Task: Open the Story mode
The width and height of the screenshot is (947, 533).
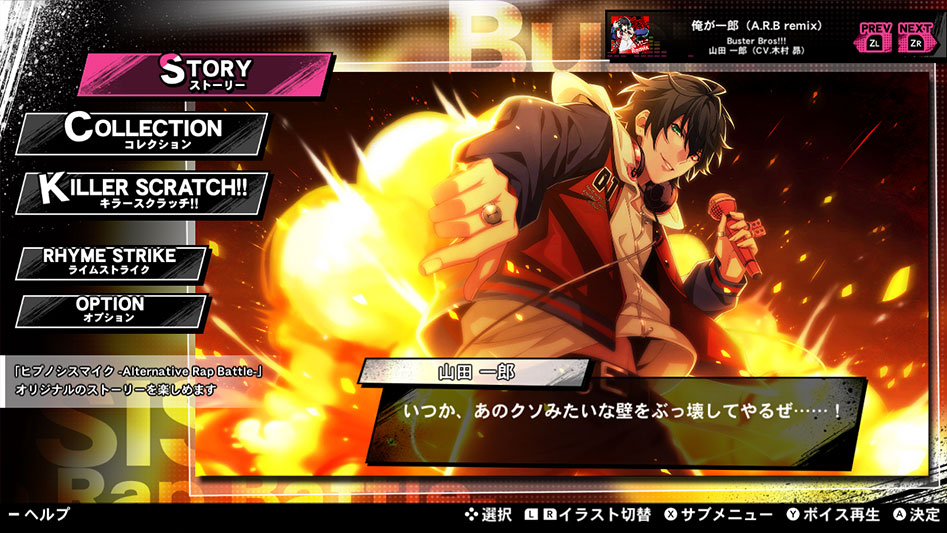Action: [205, 74]
